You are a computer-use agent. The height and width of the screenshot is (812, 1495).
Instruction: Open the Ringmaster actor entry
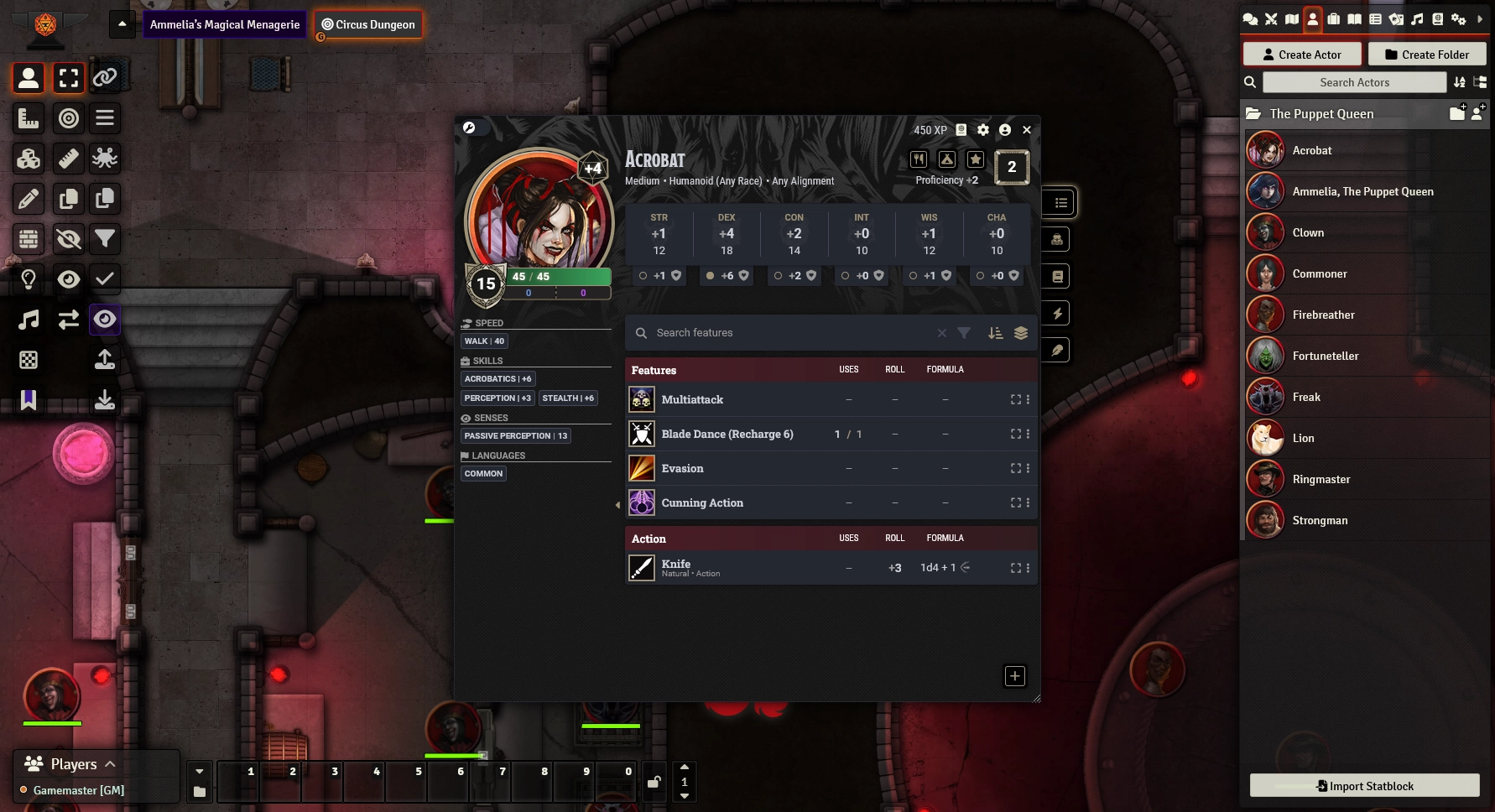(x=1320, y=480)
